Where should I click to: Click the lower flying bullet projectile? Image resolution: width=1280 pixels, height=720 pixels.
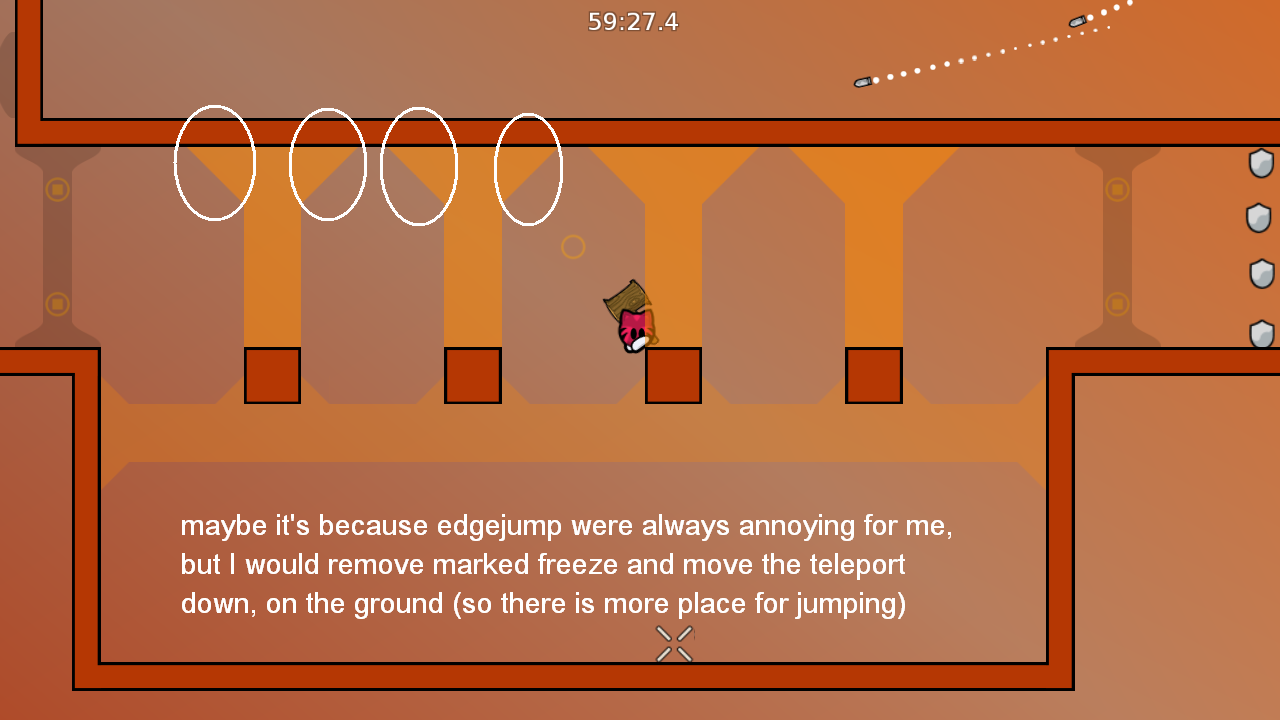(x=862, y=81)
